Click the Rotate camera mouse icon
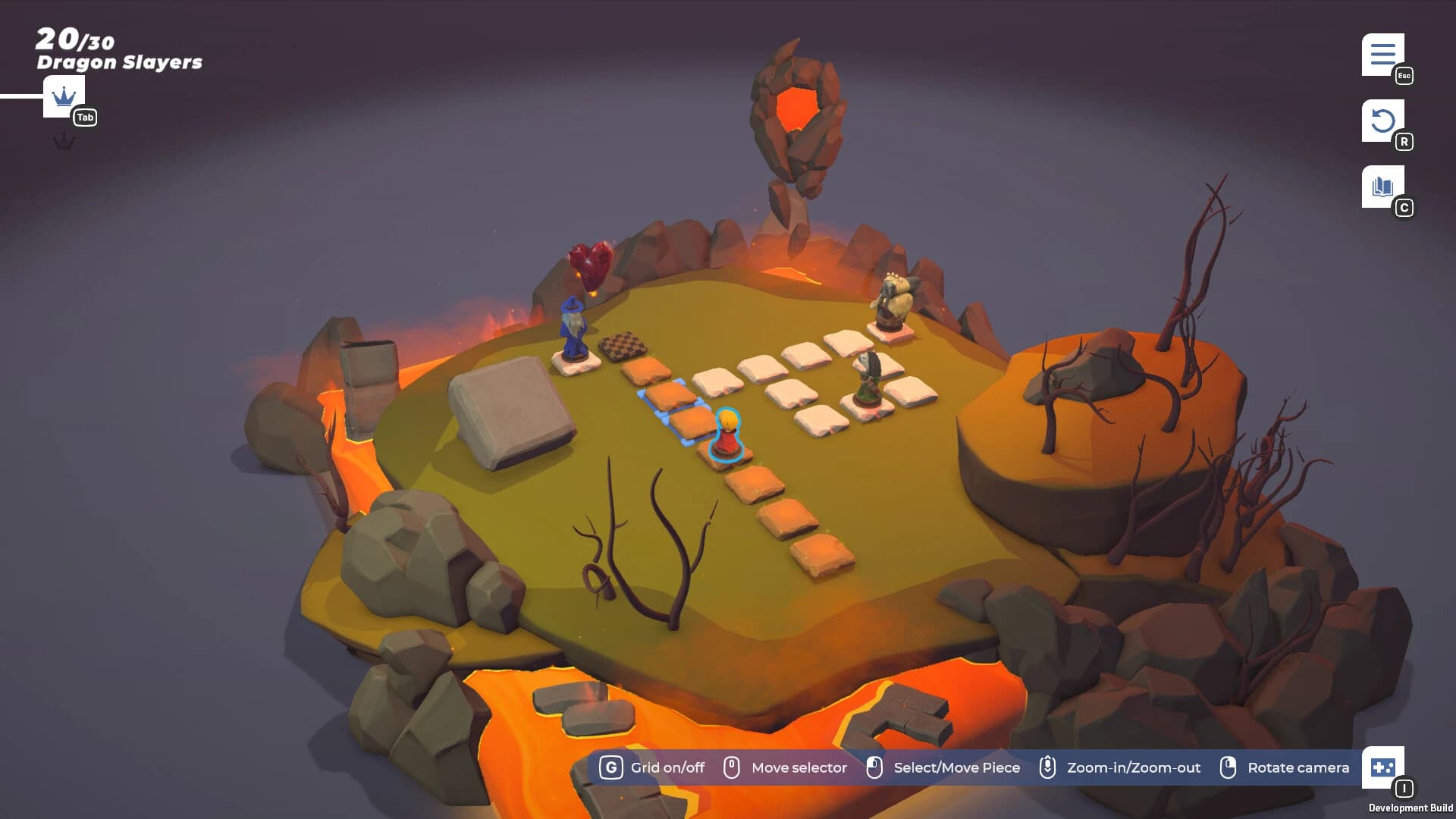The height and width of the screenshot is (819, 1456). pos(1228,767)
